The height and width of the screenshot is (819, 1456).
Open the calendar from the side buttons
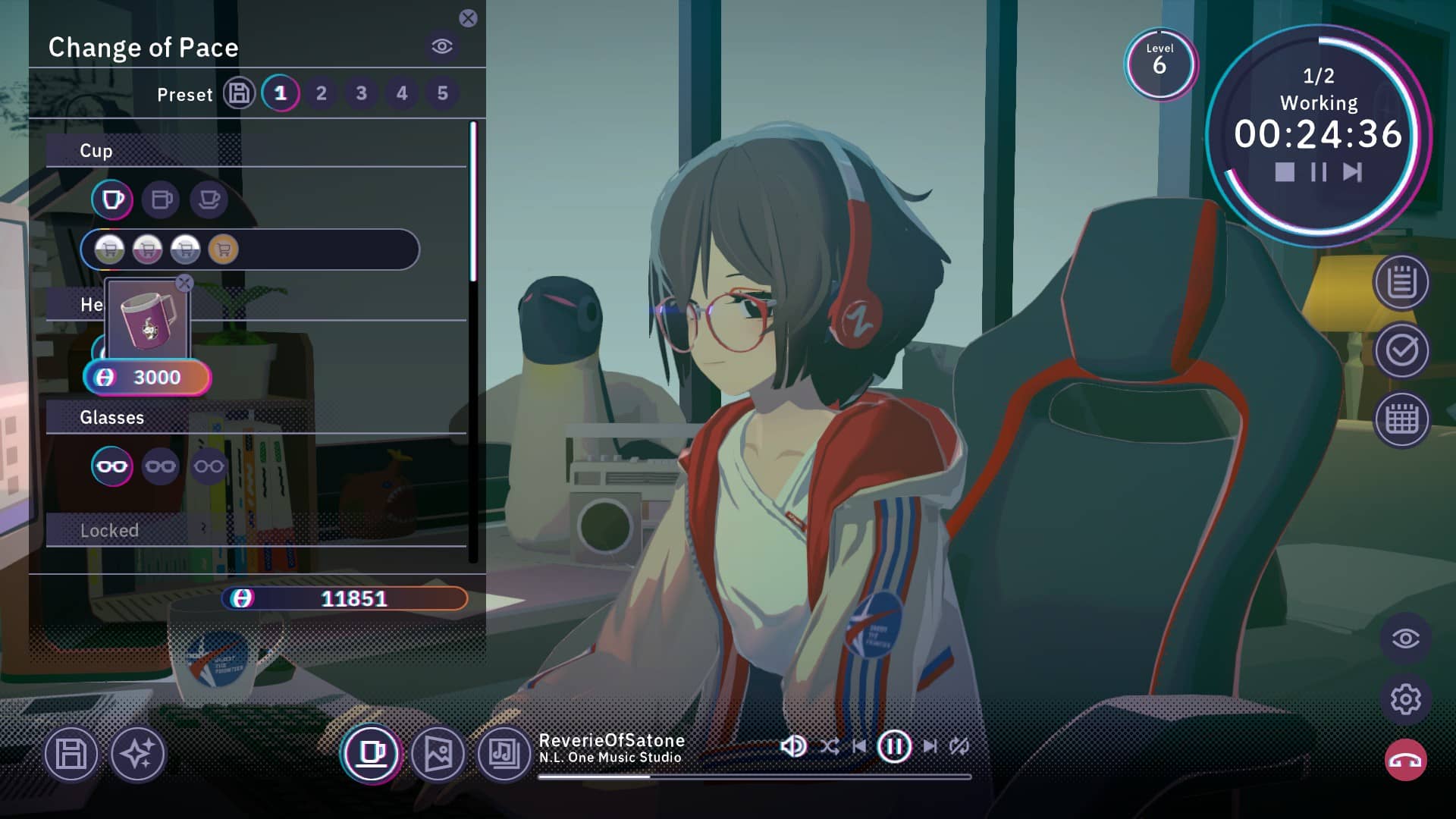point(1401,419)
